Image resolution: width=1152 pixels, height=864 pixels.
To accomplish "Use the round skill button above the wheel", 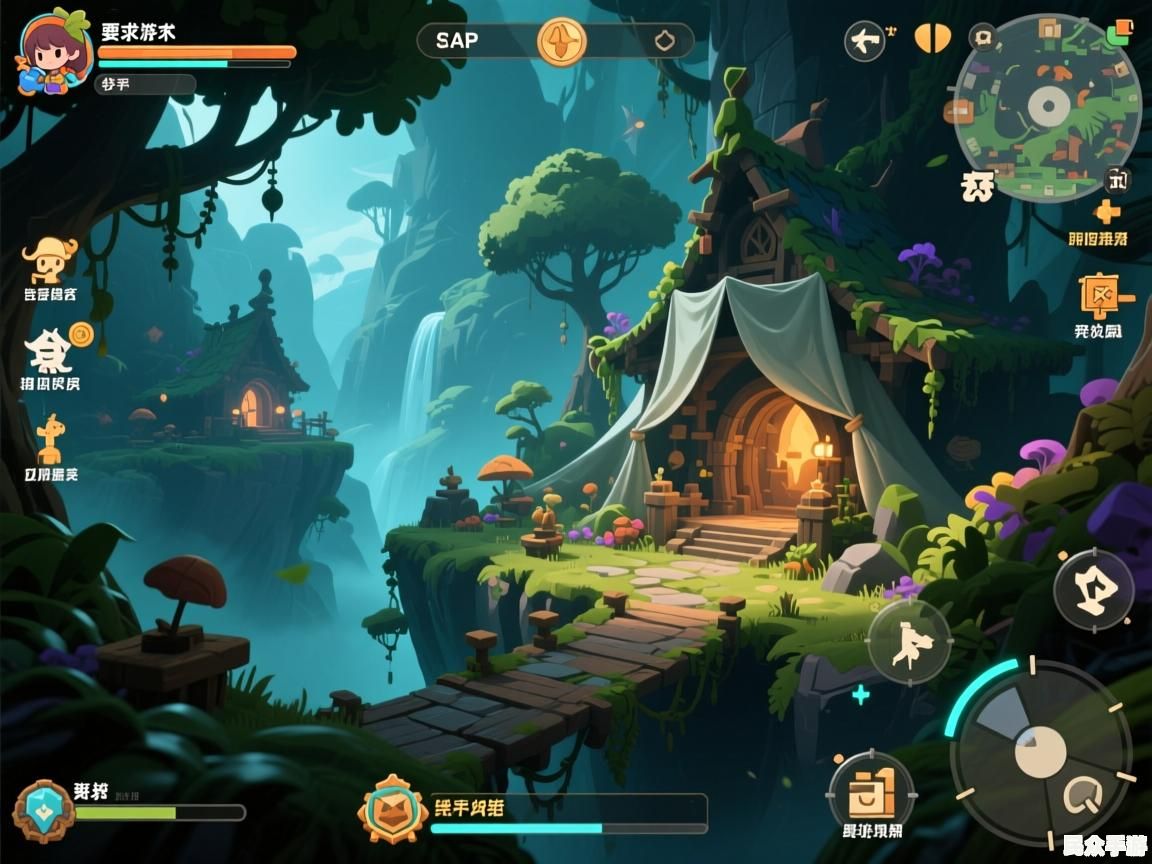I will click(x=1093, y=590).
